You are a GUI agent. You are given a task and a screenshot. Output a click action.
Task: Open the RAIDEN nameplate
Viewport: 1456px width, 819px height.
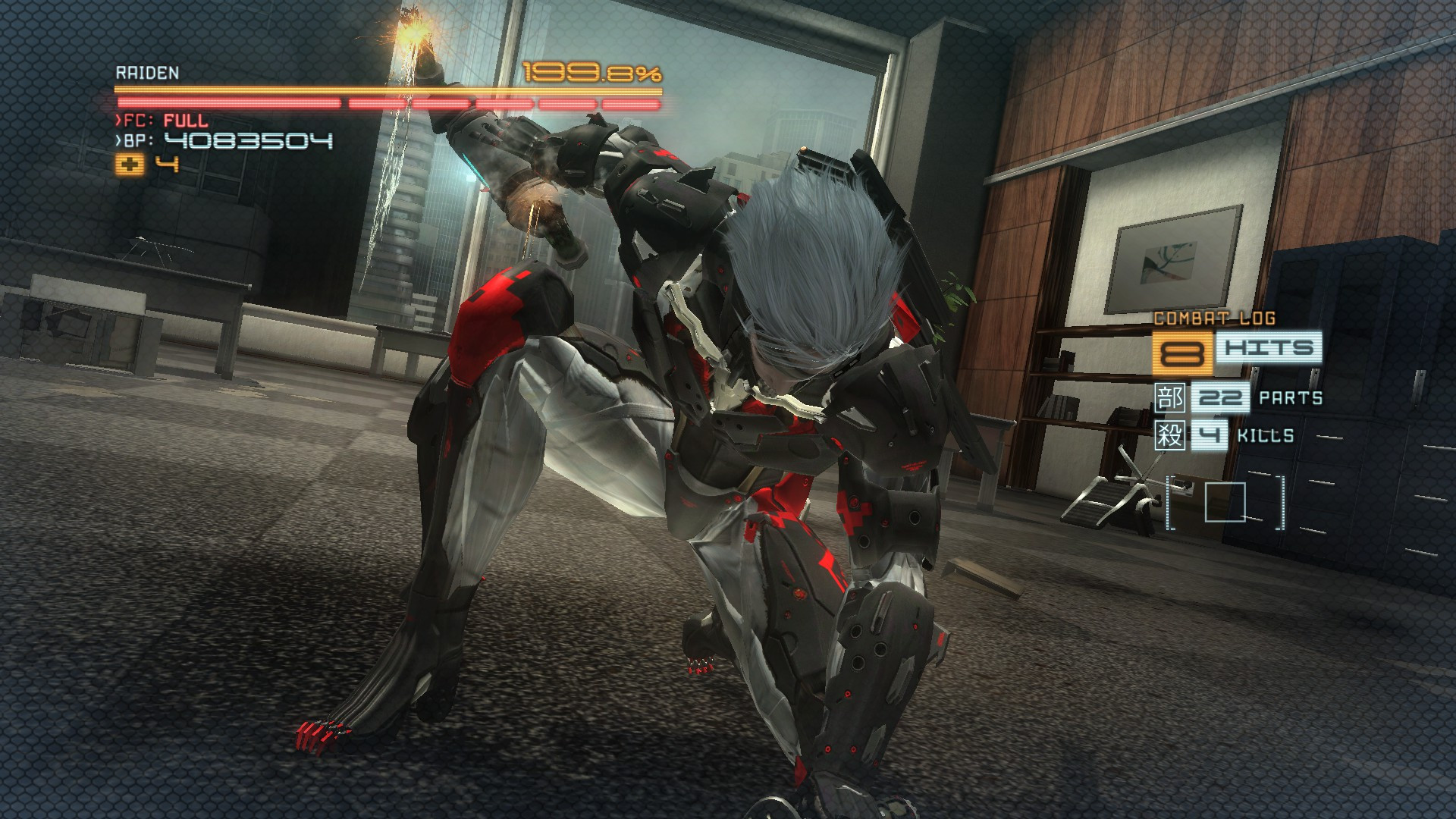tap(146, 73)
